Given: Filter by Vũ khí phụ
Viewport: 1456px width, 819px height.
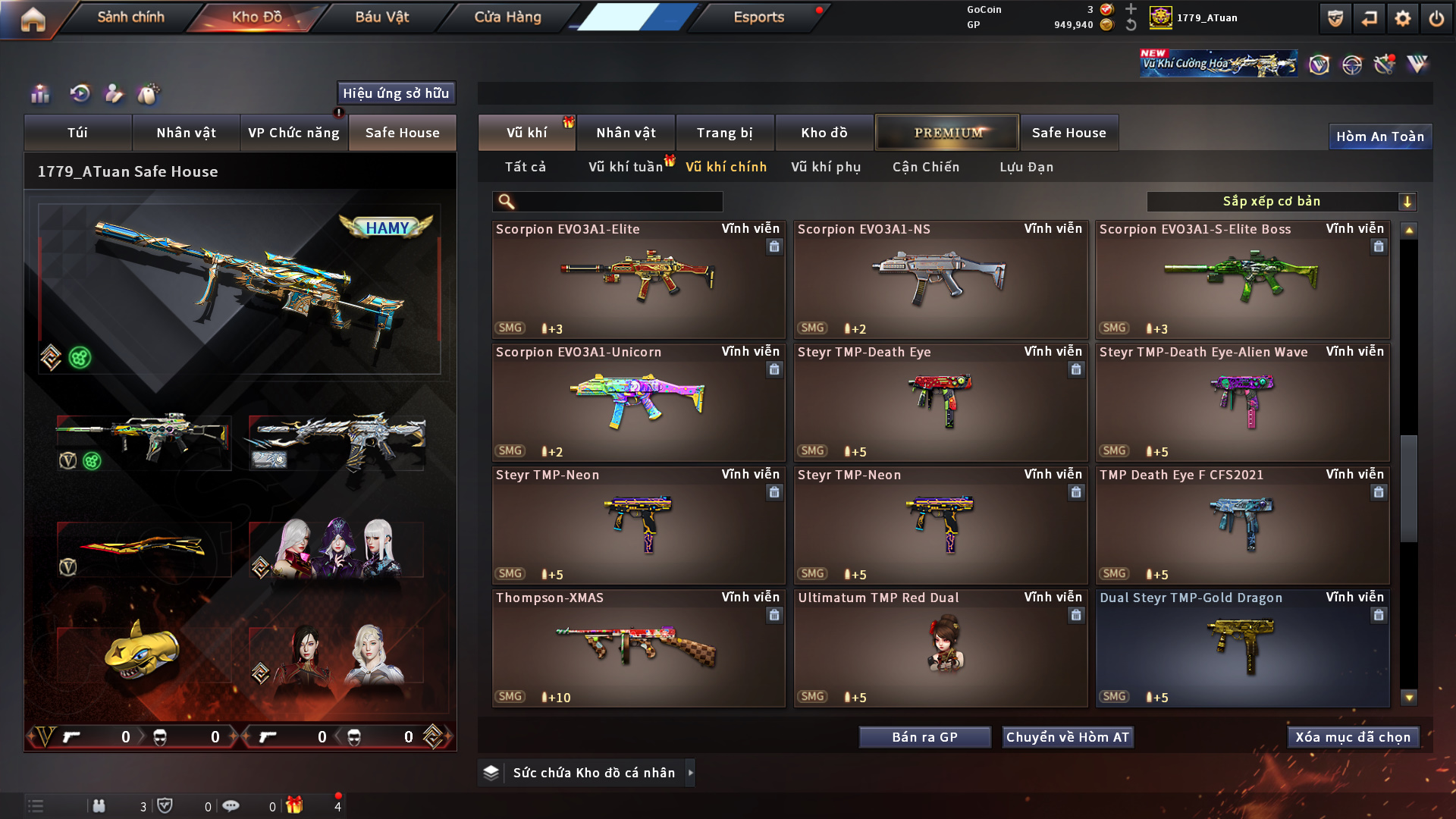Looking at the screenshot, I should coord(826,167).
